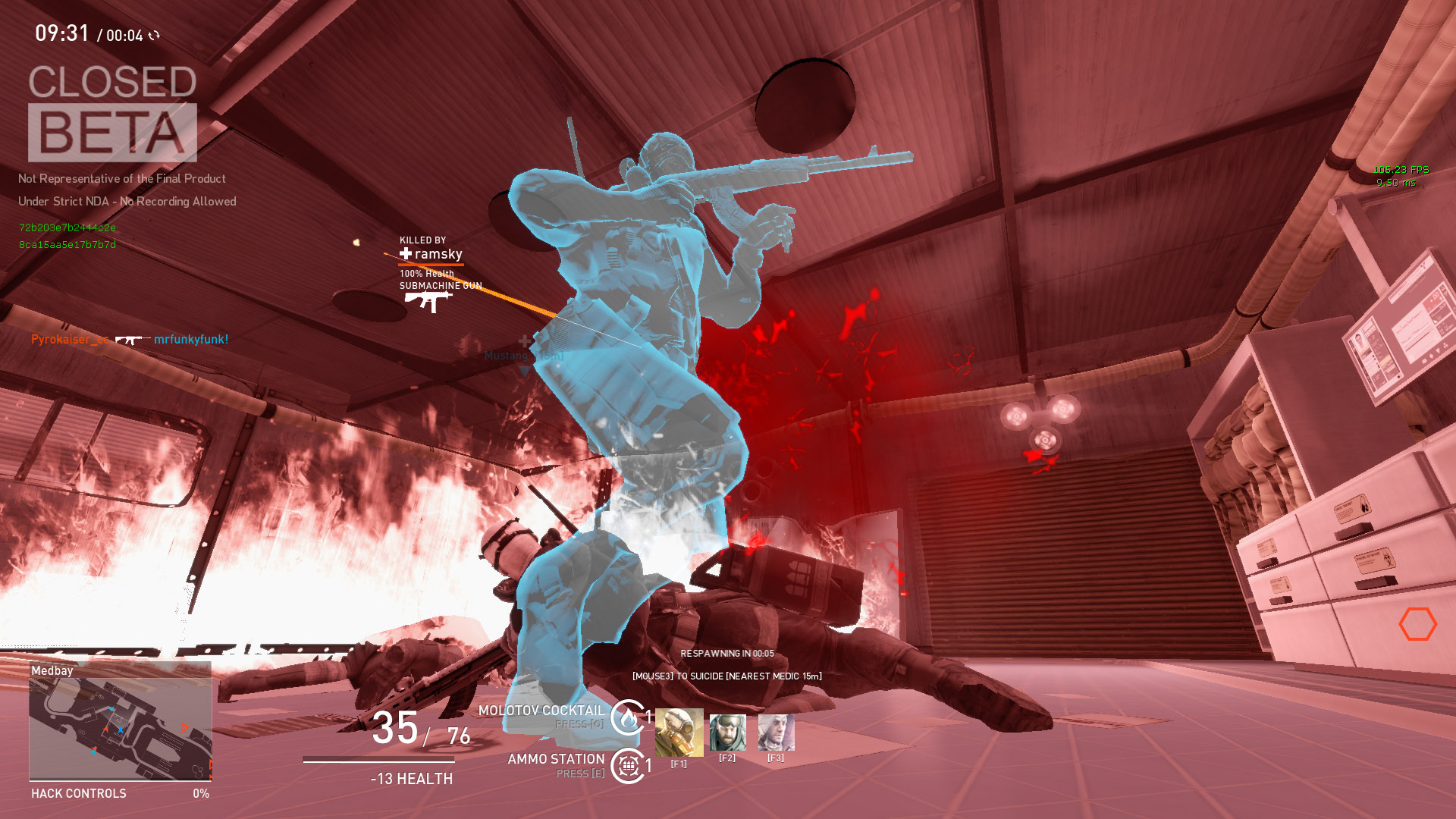Click the Hack Controls objective label

tap(79, 793)
